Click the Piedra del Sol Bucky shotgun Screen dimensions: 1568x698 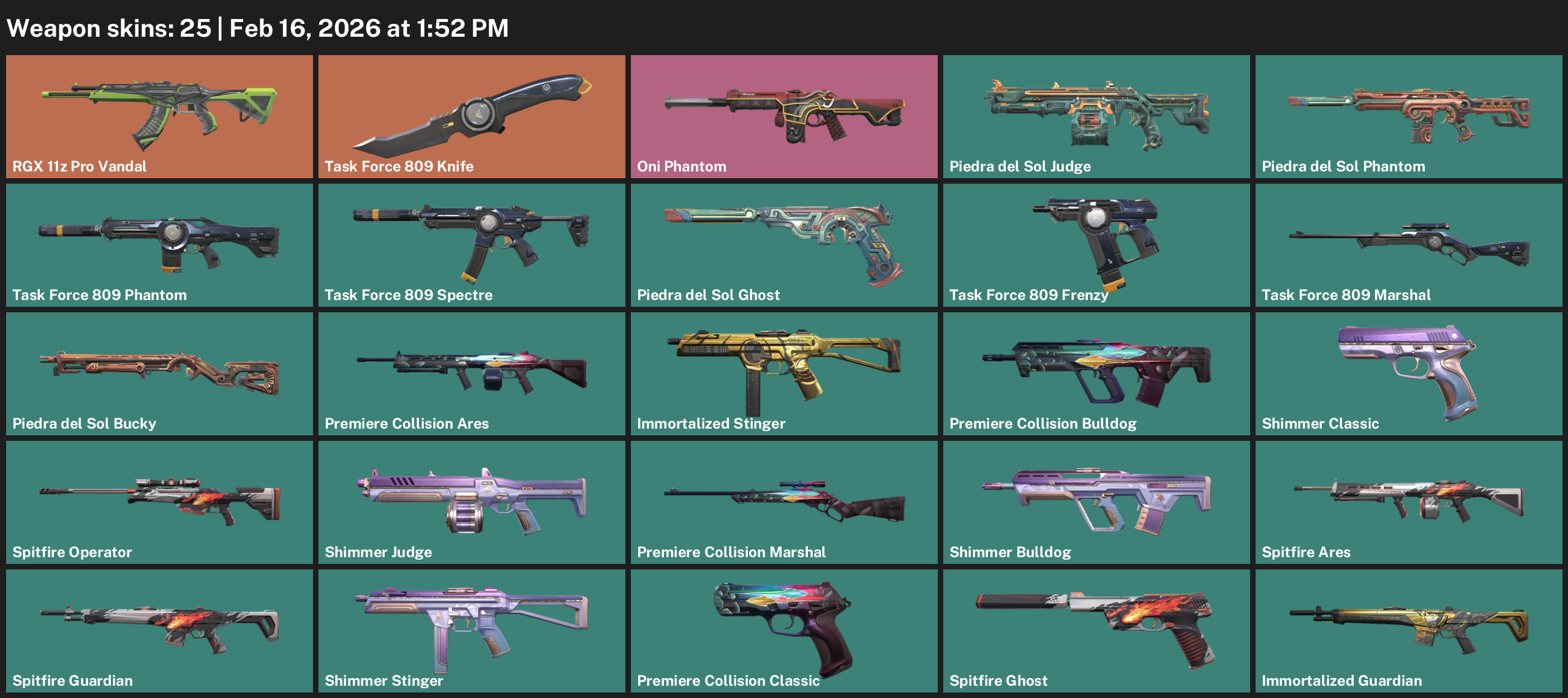(x=159, y=373)
